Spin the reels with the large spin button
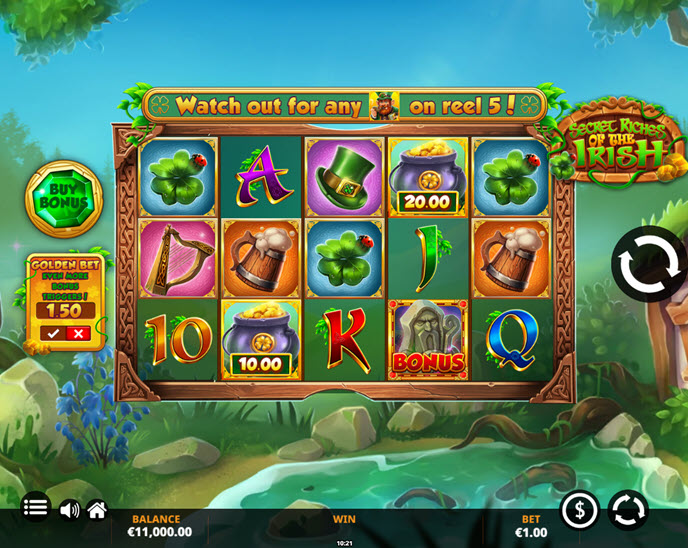 click(x=649, y=264)
